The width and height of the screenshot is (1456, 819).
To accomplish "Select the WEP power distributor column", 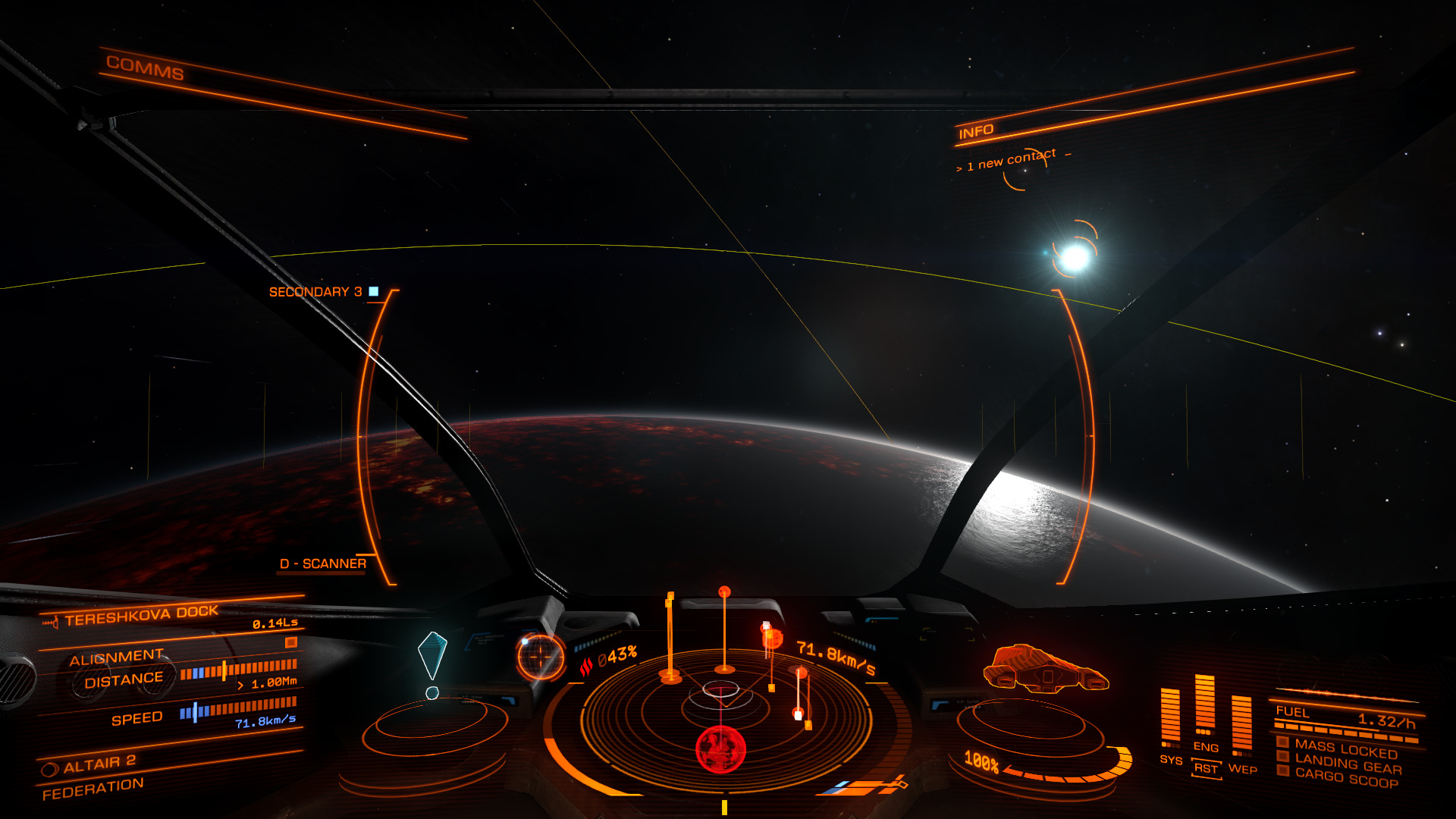I will click(x=1241, y=724).
